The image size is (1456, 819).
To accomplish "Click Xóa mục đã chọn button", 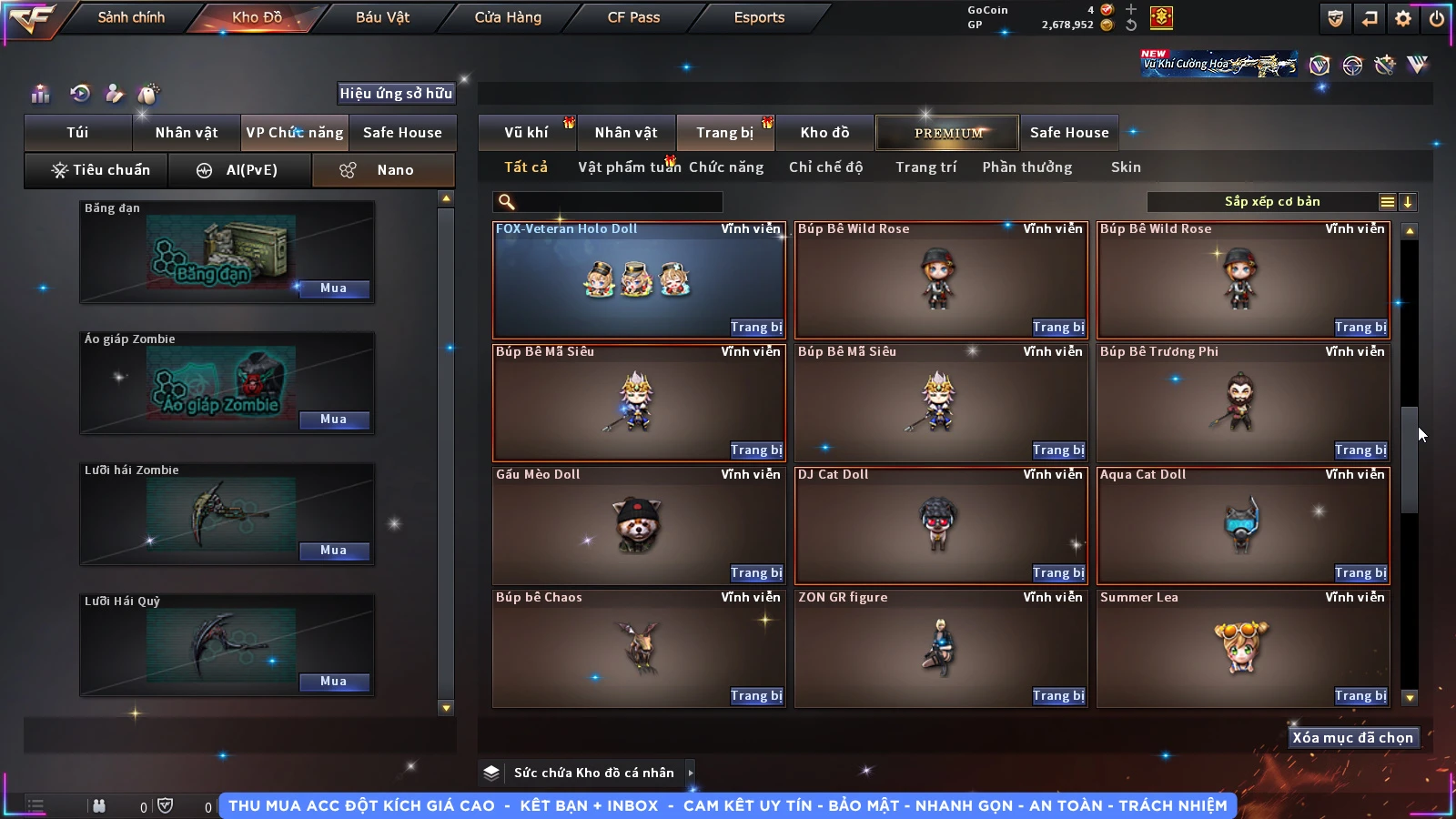I will tap(1352, 738).
